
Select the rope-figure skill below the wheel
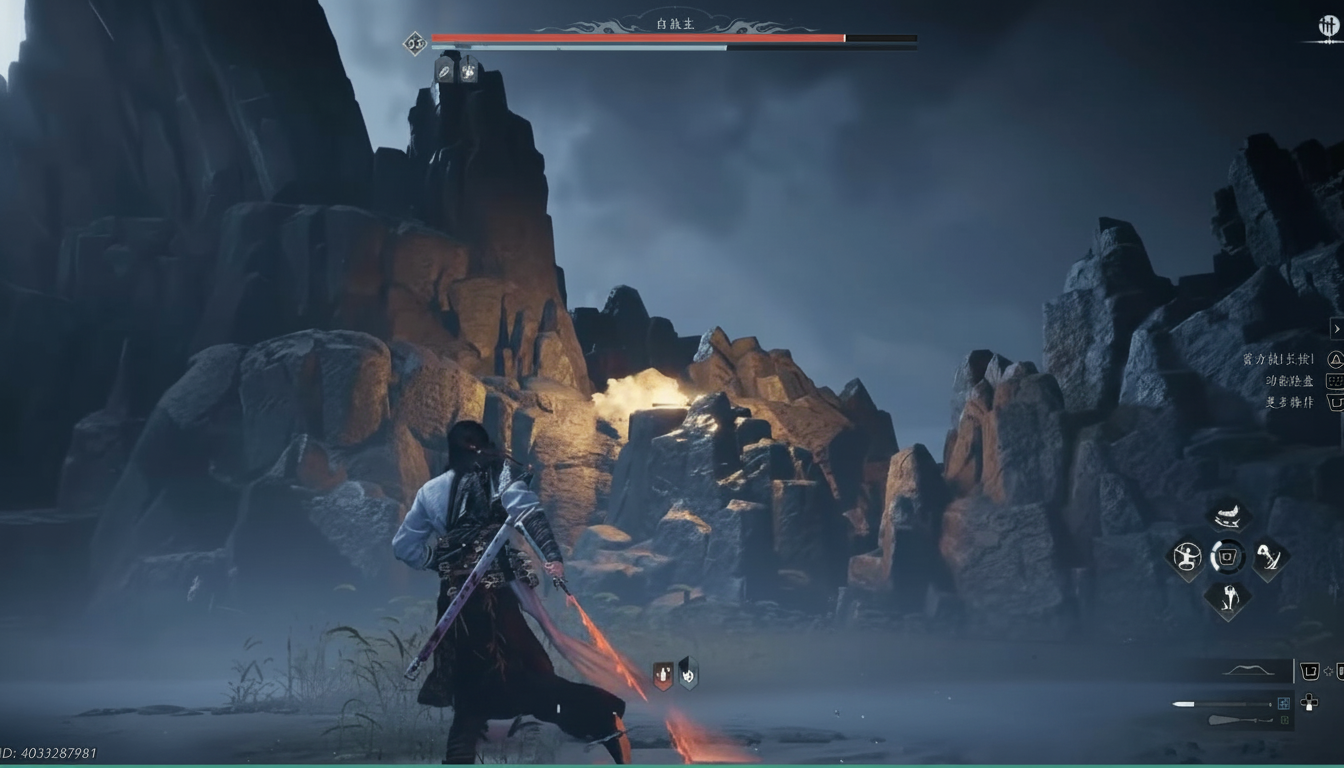point(1229,598)
